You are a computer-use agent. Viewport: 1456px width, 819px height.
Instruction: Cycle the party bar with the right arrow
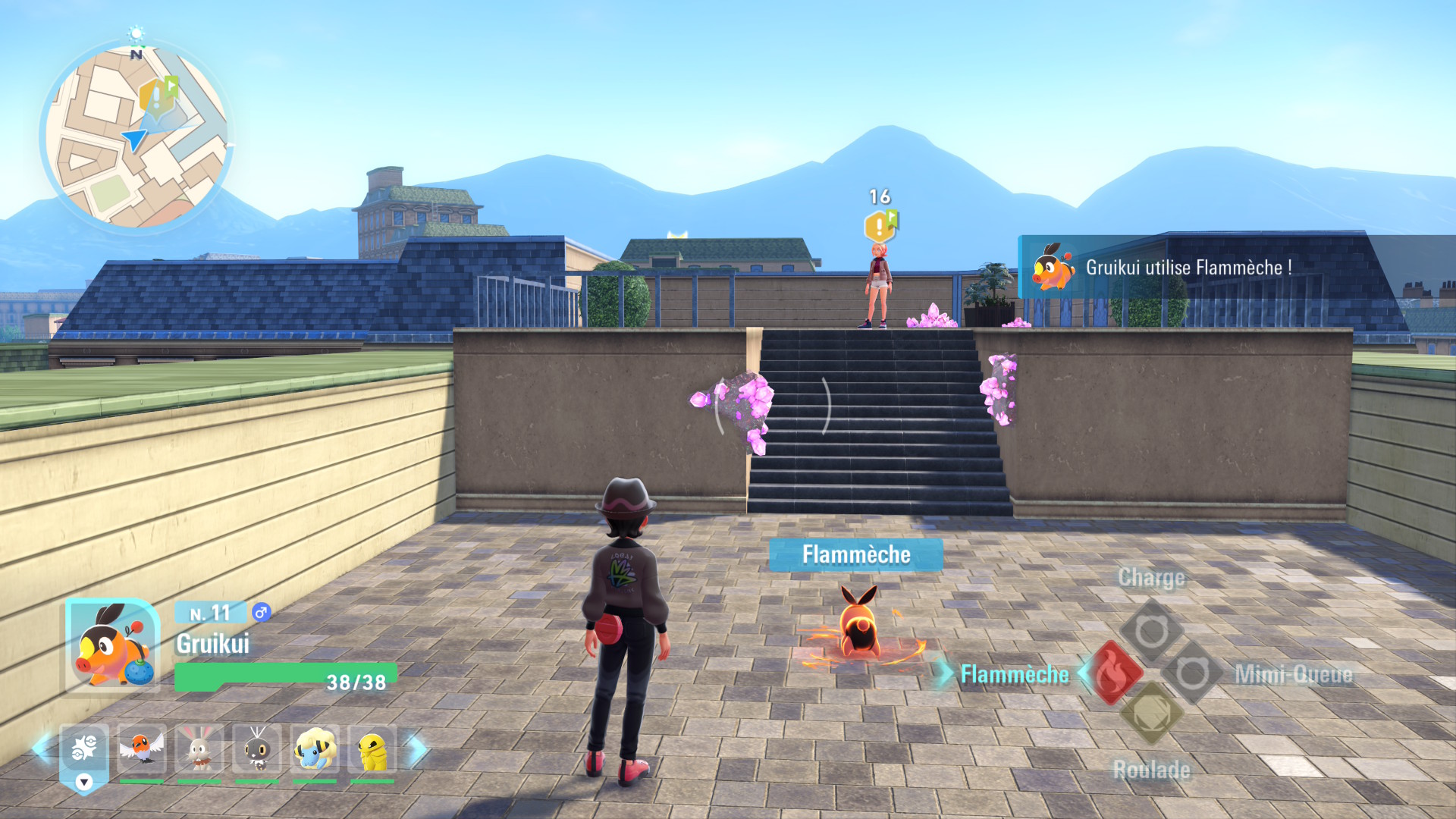coord(416,749)
